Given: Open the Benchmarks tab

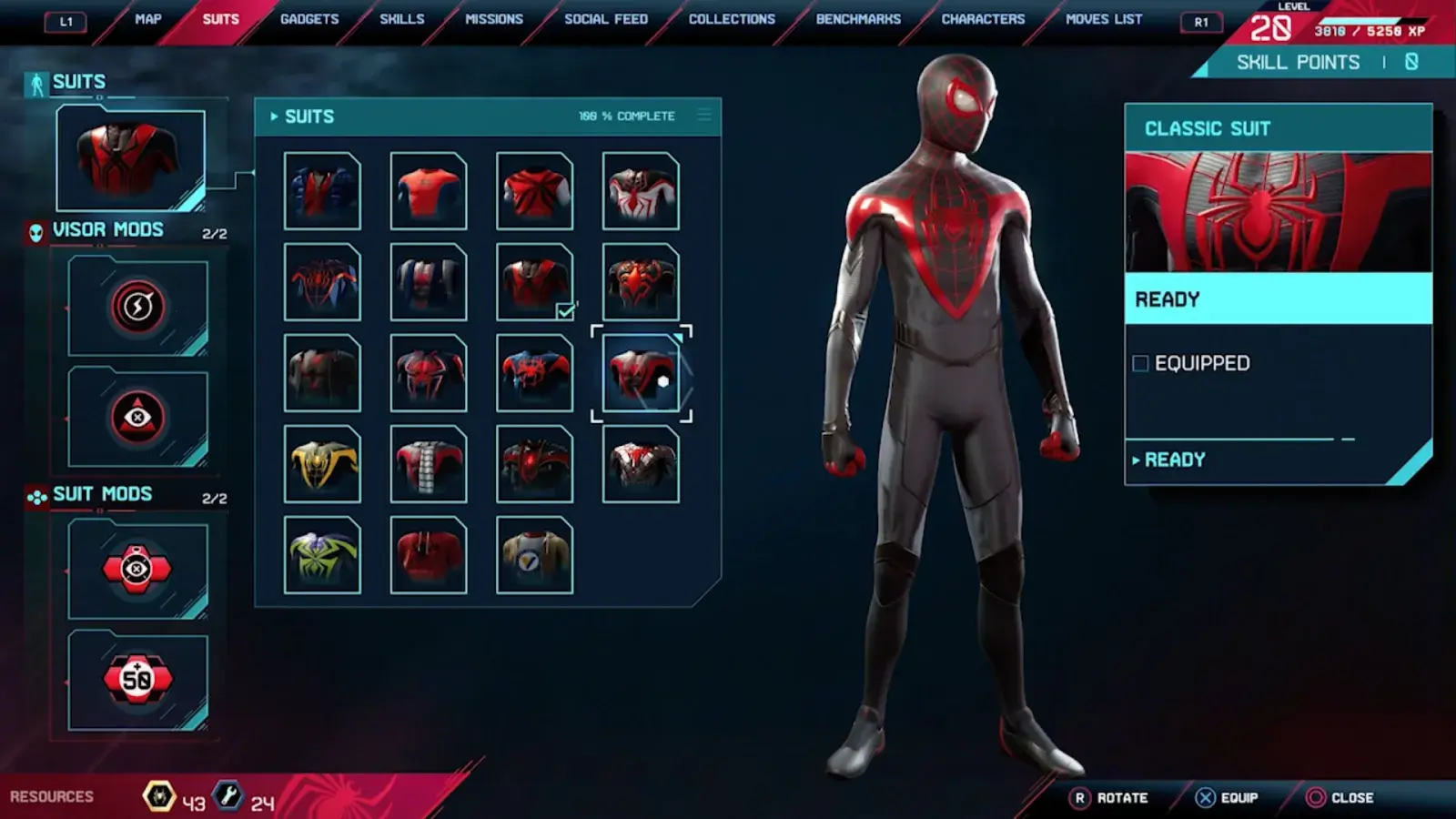Looking at the screenshot, I should tap(858, 19).
